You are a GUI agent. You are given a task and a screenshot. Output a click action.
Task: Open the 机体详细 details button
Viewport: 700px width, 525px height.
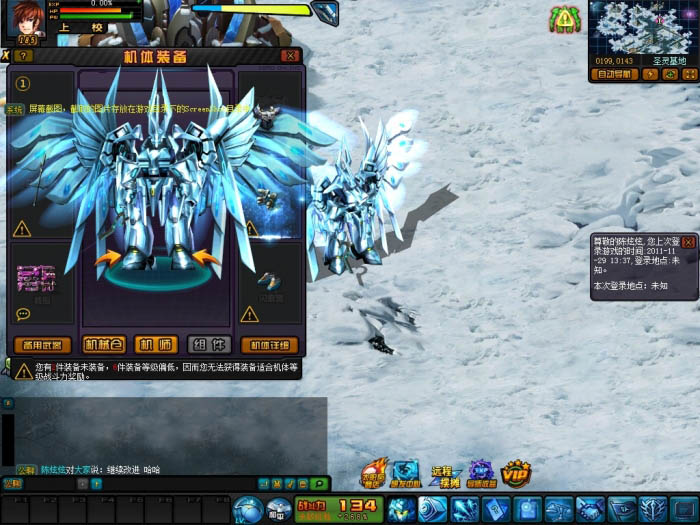click(270, 345)
